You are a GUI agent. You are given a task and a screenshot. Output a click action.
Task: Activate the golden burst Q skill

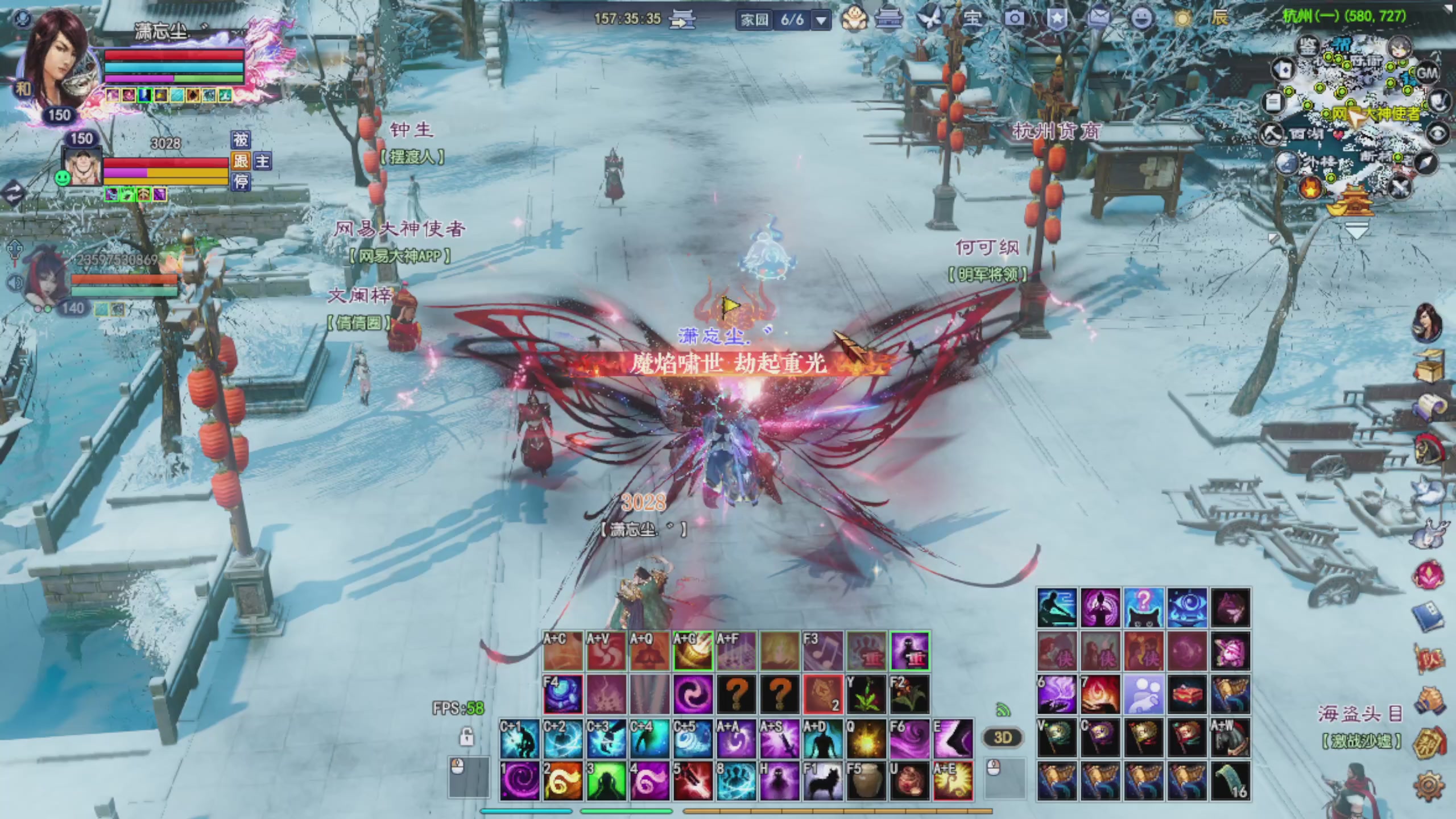(866, 738)
